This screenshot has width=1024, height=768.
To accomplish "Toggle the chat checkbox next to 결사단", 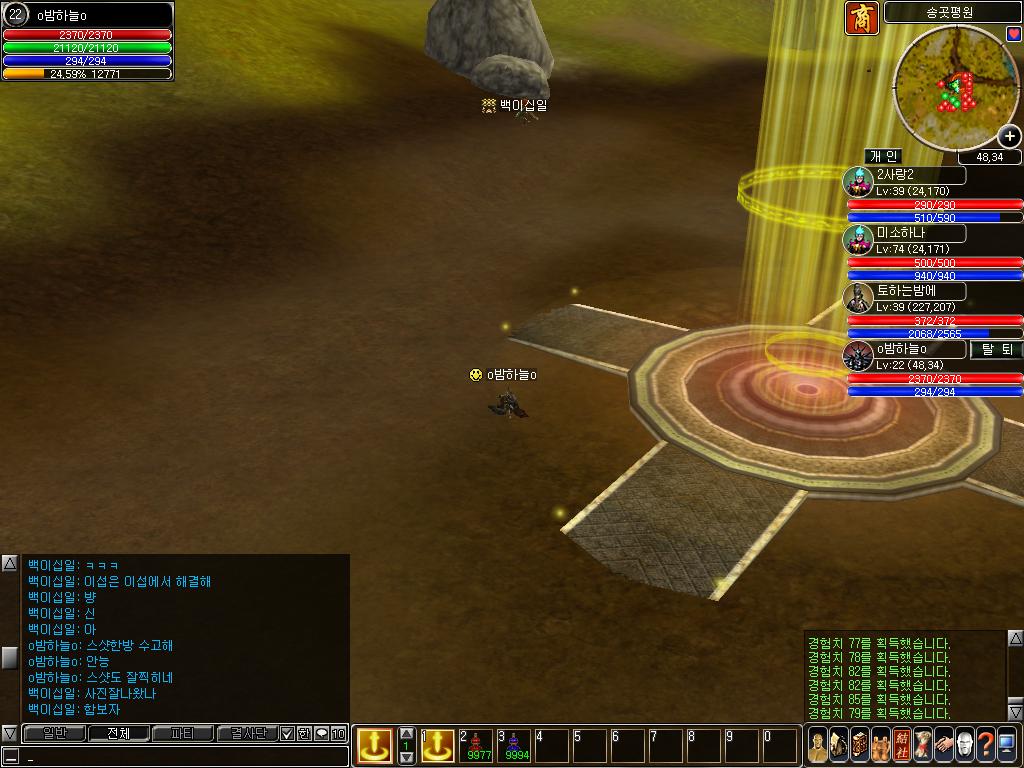I will tap(287, 733).
